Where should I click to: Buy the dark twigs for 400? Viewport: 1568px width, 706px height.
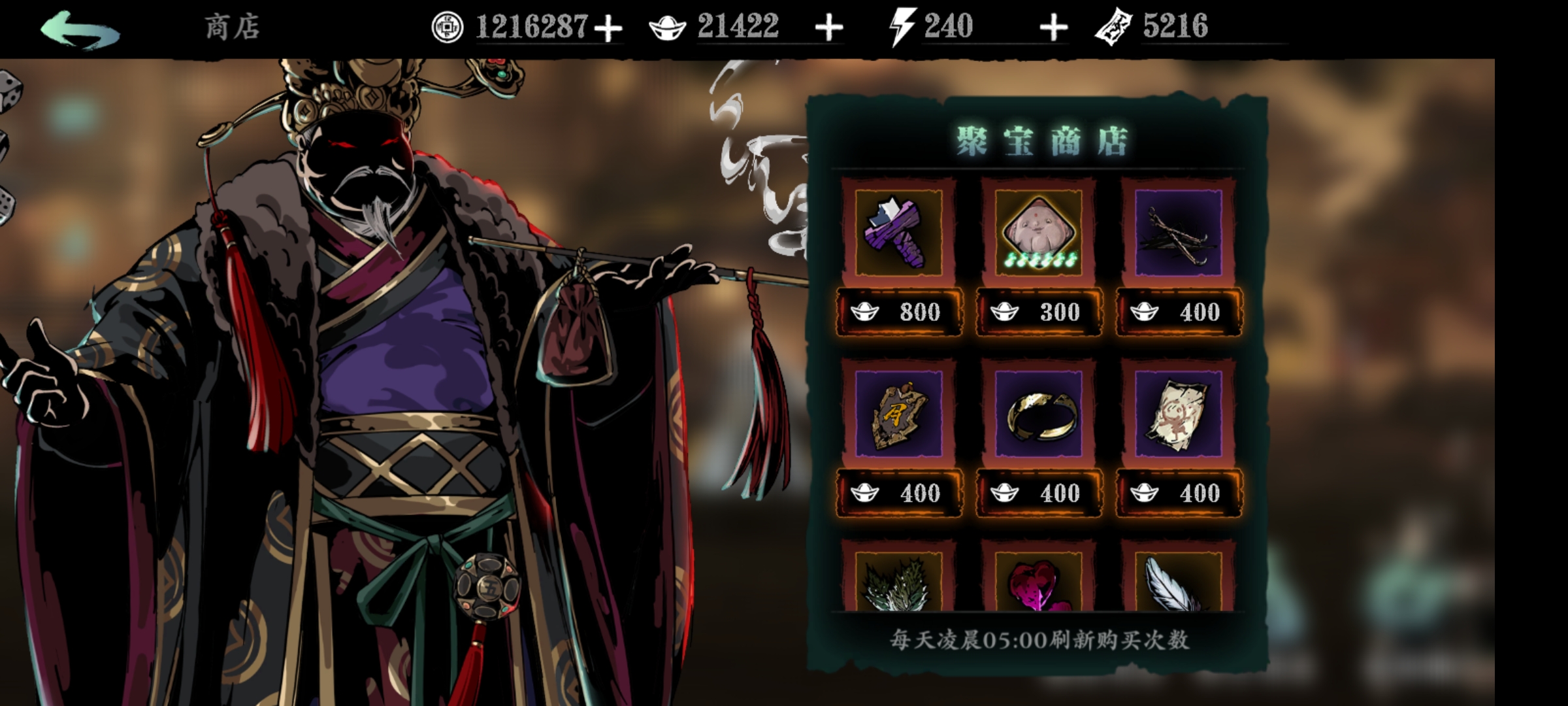(1179, 312)
